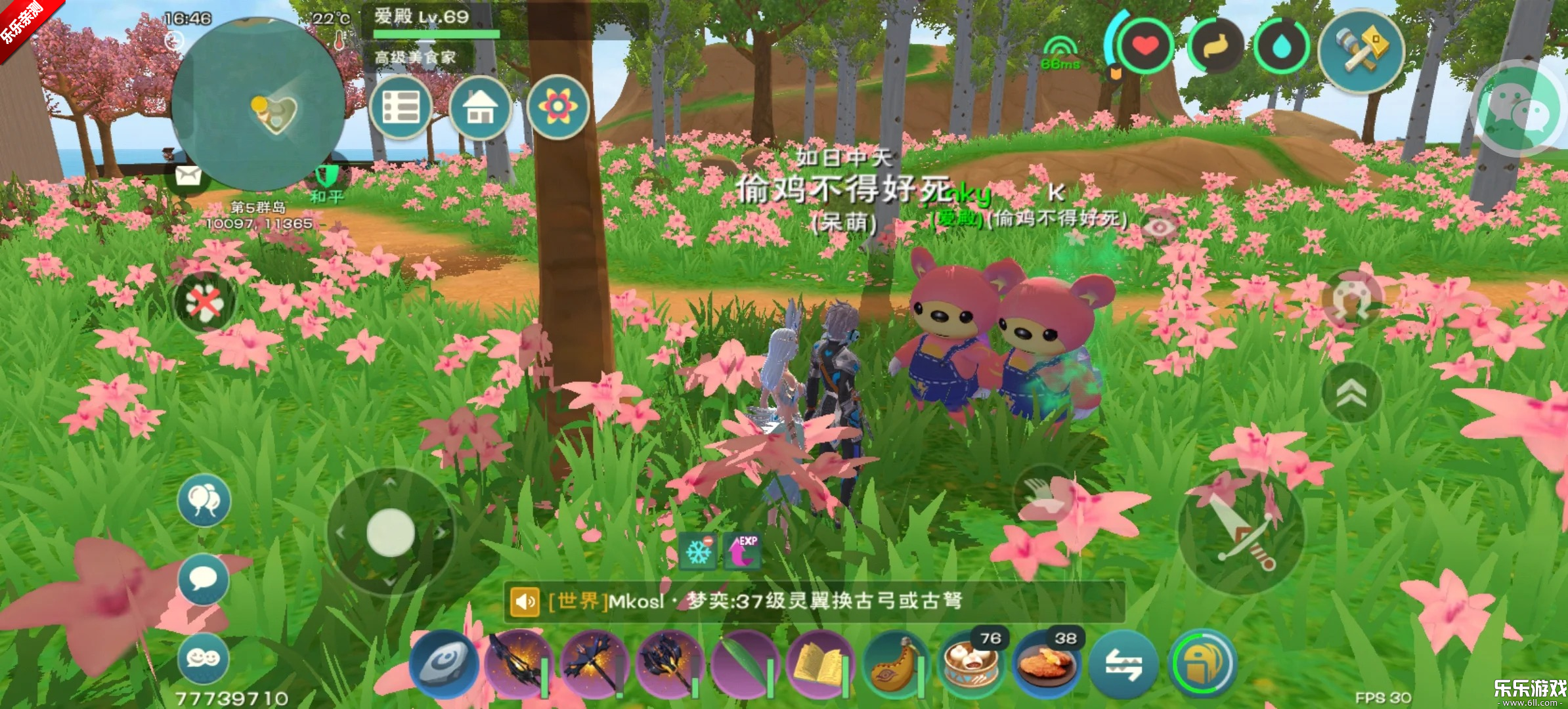
Task: Attack with the sword action button
Action: click(1241, 533)
